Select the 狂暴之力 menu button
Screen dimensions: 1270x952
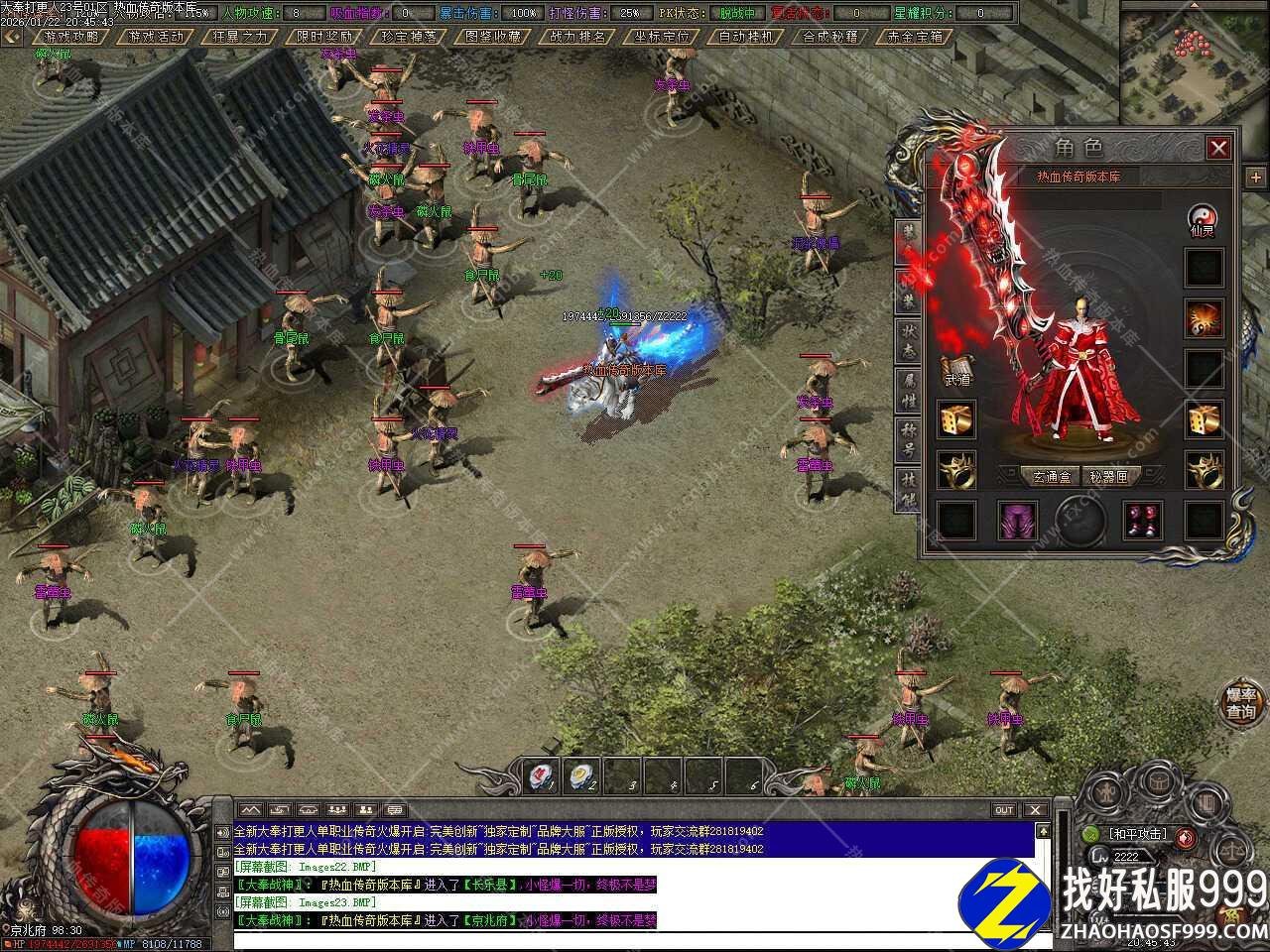click(x=240, y=37)
